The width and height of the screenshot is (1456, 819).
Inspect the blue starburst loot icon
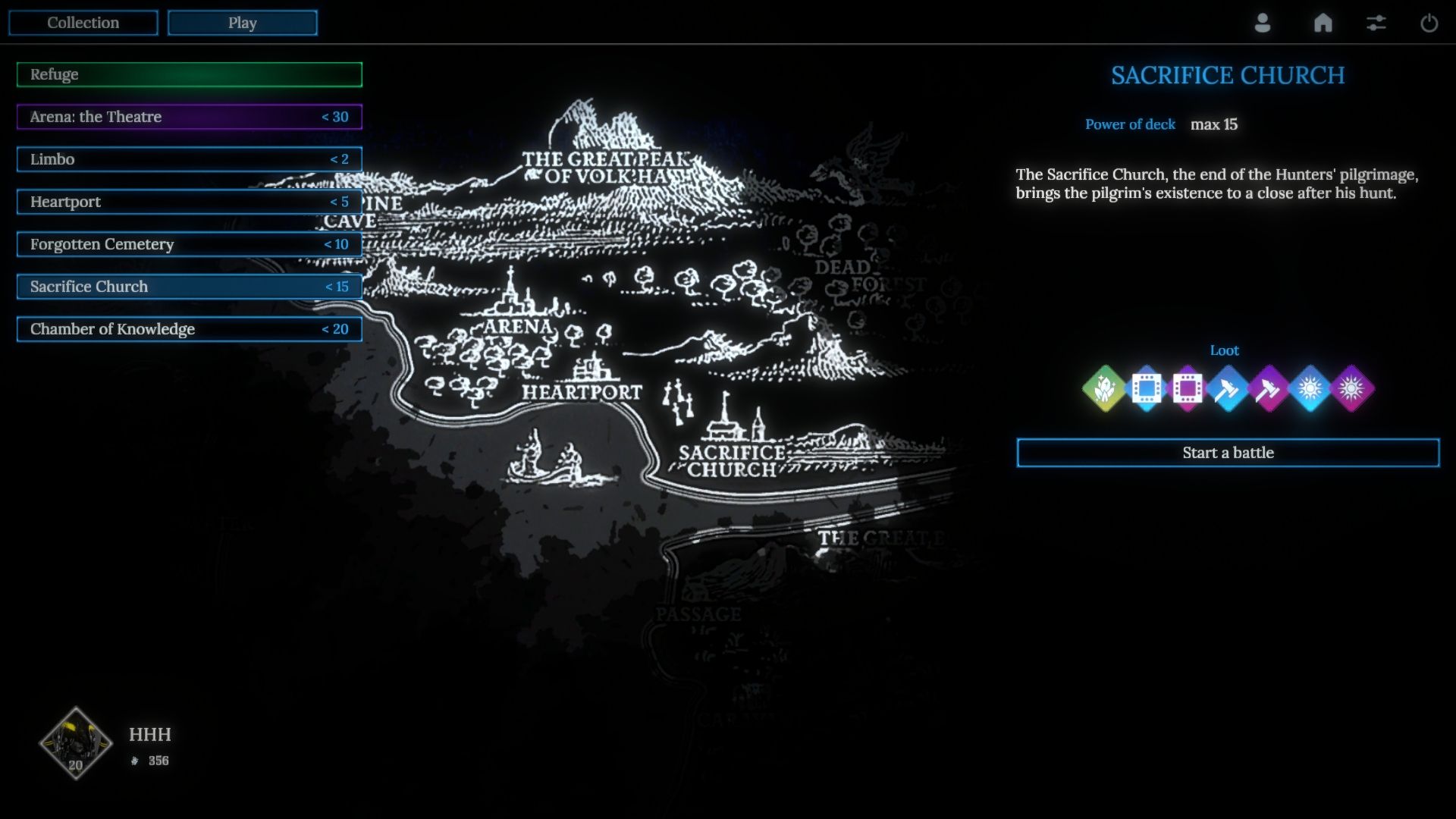(x=1310, y=388)
